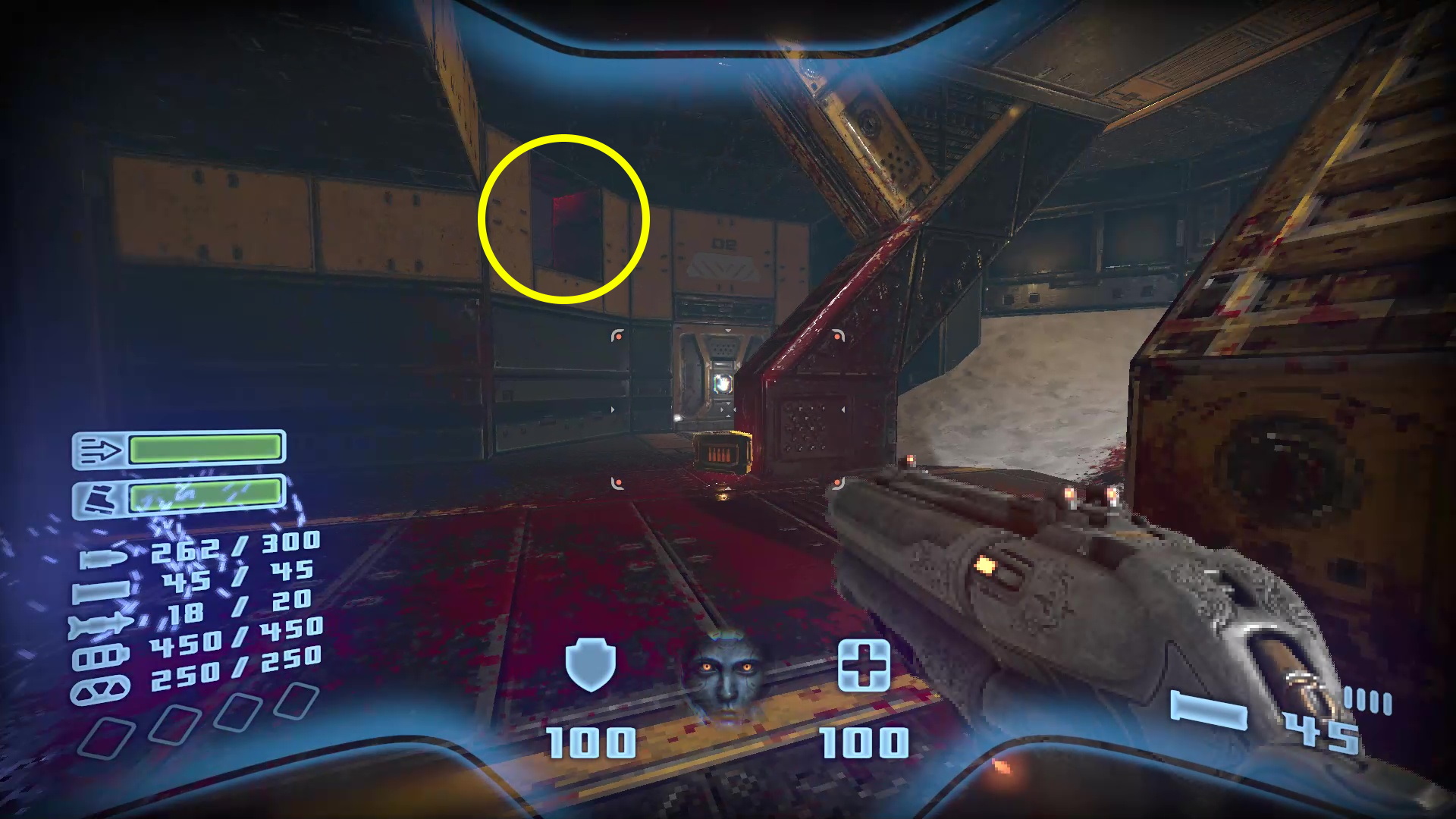This screenshot has width=1456, height=819.
Task: Expand the rightmost keycard slot
Action: (296, 699)
